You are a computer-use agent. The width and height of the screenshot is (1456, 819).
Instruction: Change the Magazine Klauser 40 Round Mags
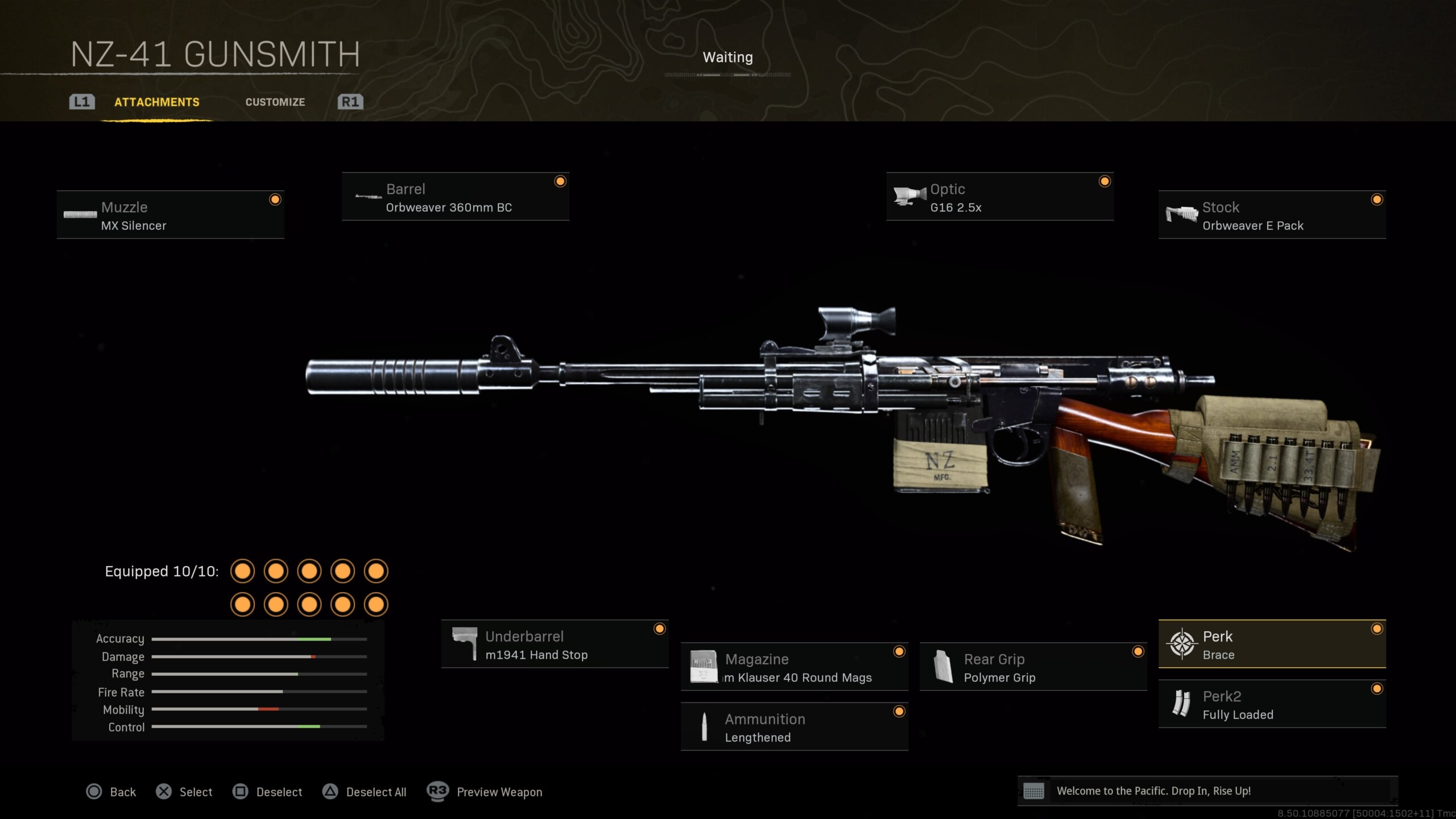pyautogui.click(x=794, y=667)
